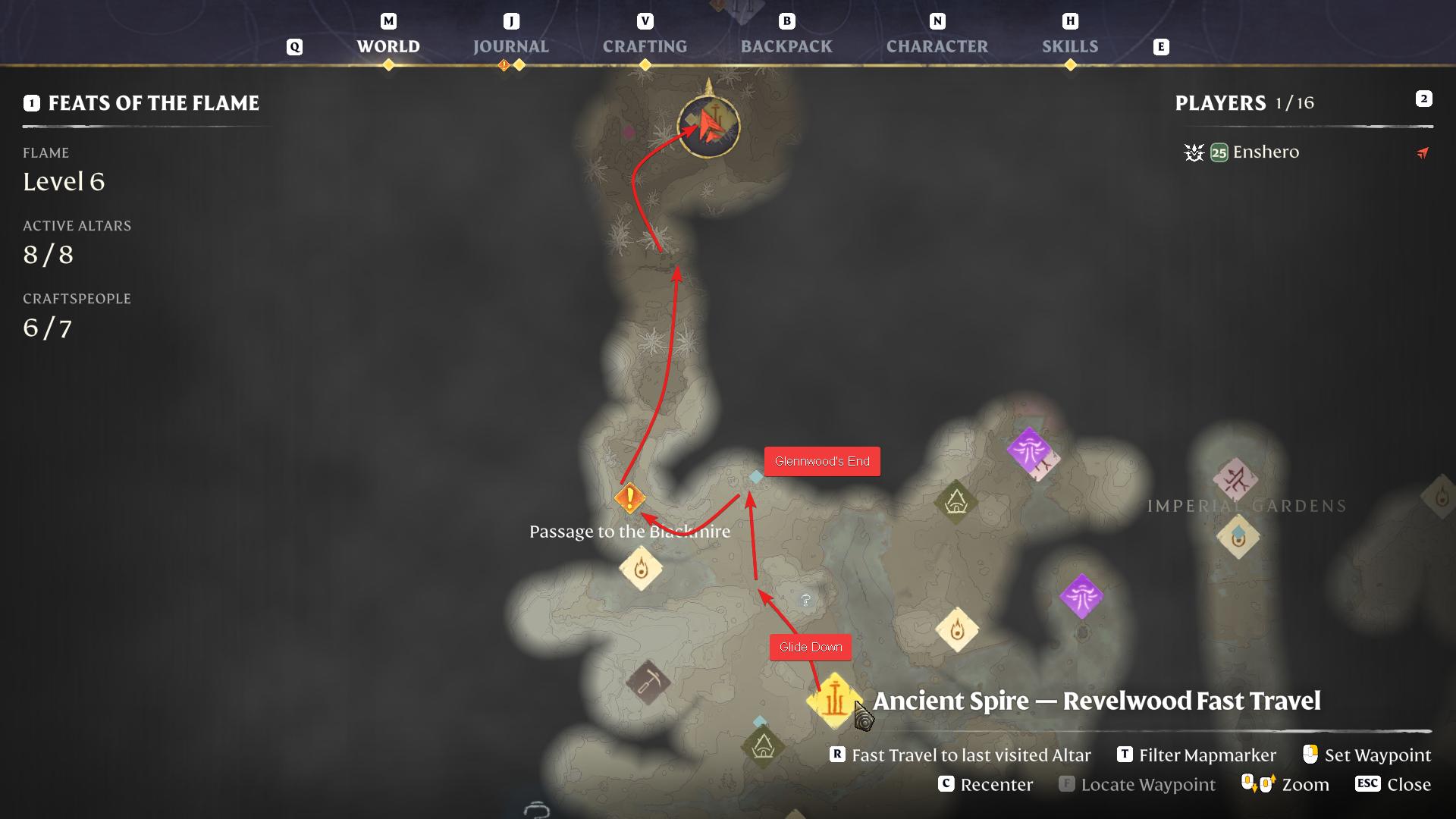
Task: Open the Character tab
Action: coord(937,46)
